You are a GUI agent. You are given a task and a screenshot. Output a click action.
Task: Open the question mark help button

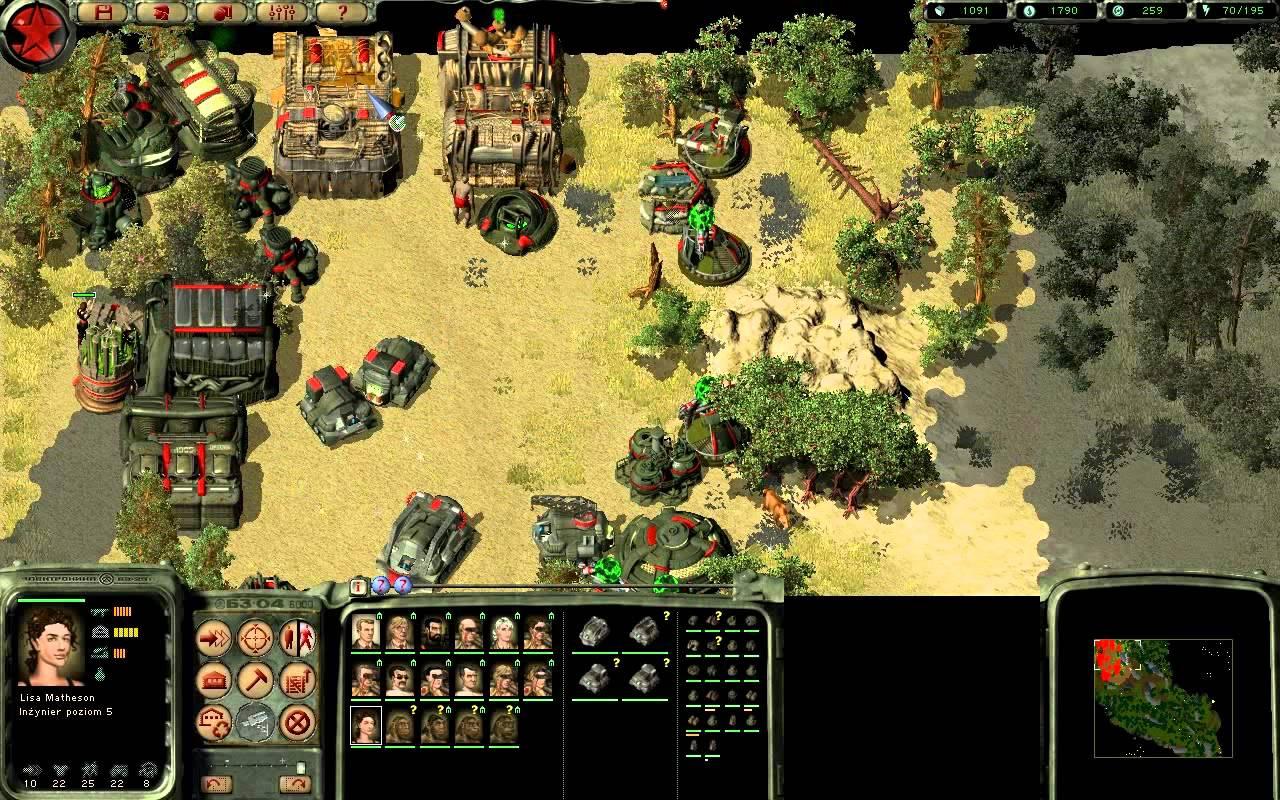tap(342, 13)
